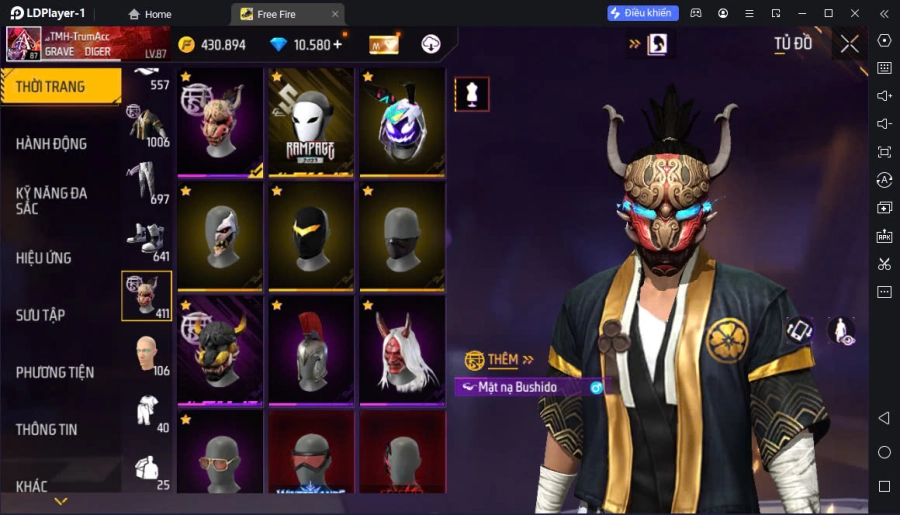The height and width of the screenshot is (515, 900).
Task: Select the red-plumed spartan helmet
Action: tap(312, 350)
